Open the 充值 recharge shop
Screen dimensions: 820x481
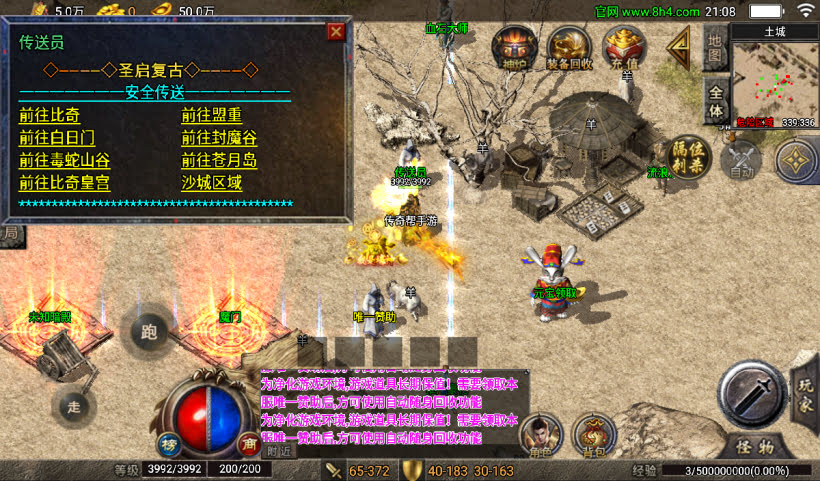[624, 48]
